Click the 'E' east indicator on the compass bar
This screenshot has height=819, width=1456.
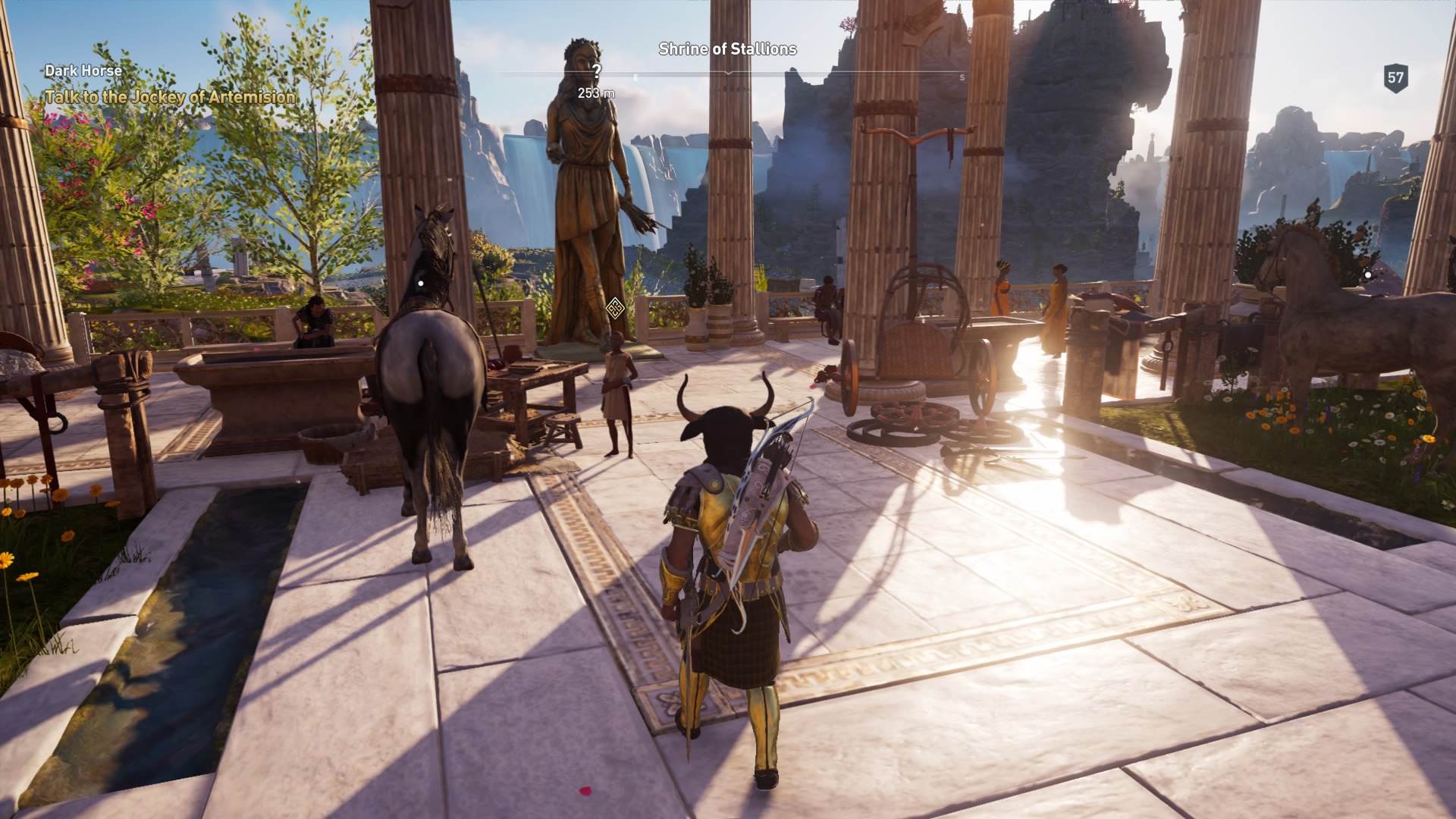tap(635, 77)
